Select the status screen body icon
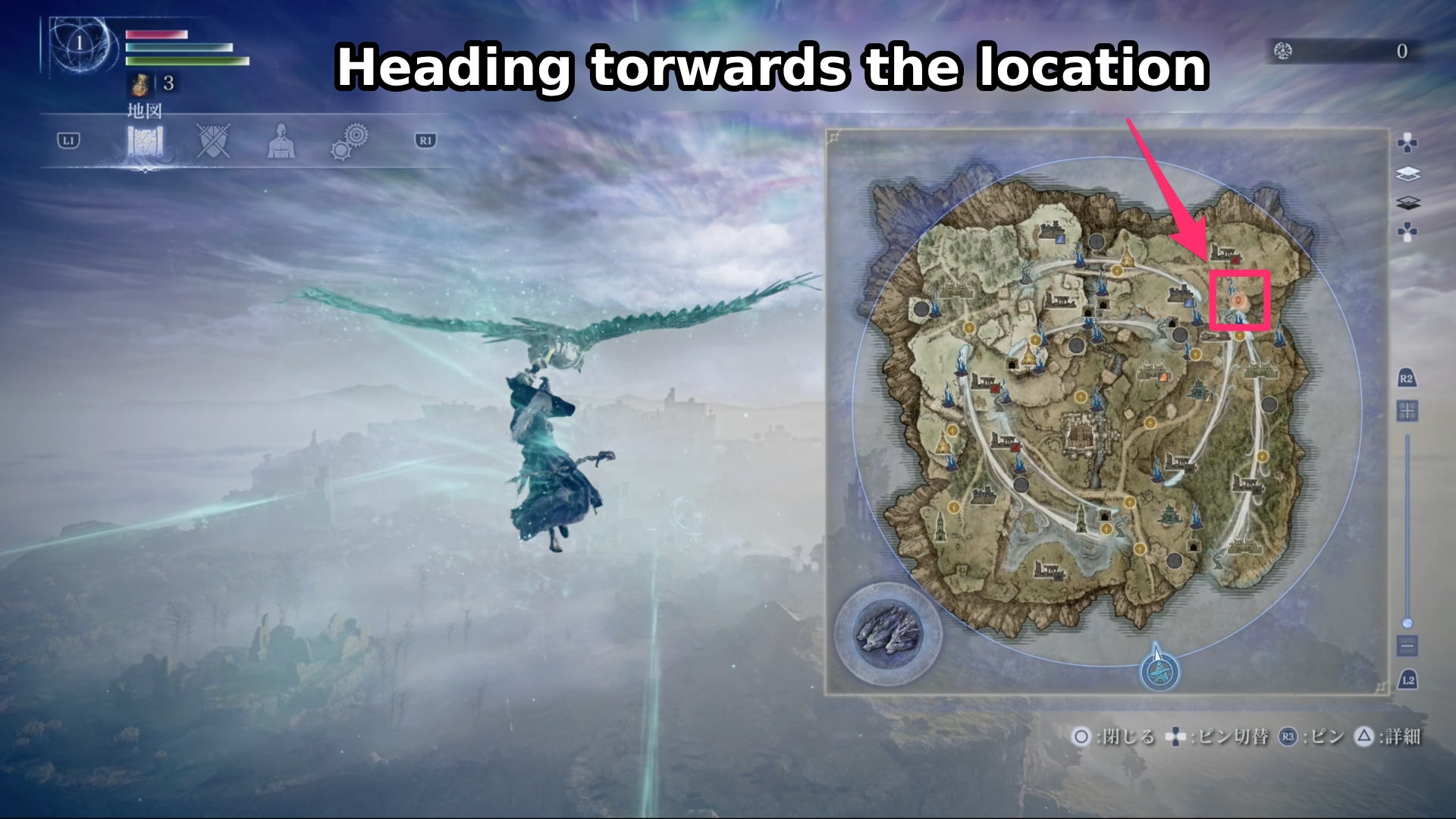The image size is (1456, 819). (281, 142)
